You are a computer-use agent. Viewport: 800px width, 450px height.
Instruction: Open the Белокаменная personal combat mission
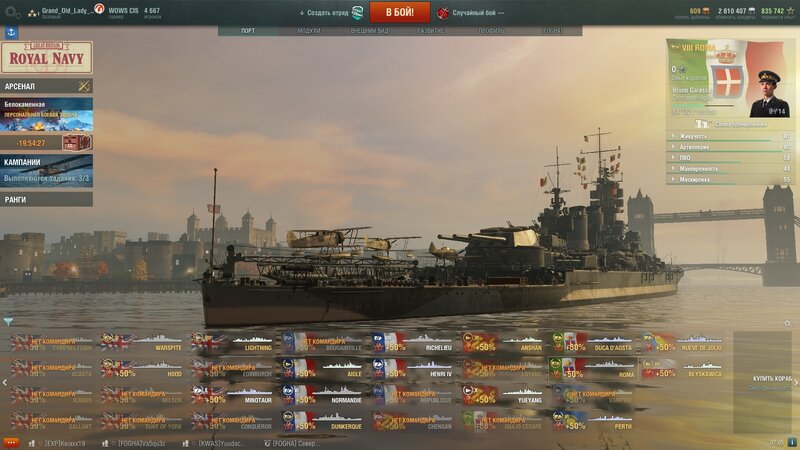[46, 114]
